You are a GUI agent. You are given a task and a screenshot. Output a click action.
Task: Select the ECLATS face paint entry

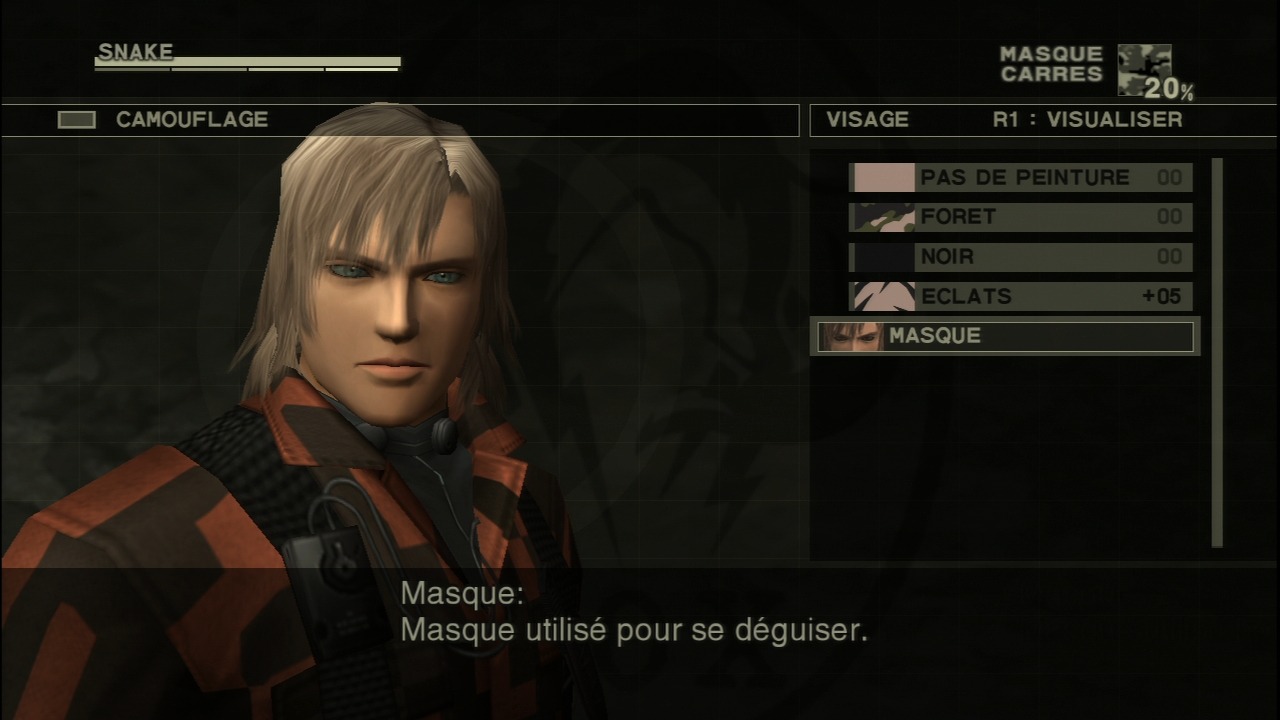pos(1020,297)
